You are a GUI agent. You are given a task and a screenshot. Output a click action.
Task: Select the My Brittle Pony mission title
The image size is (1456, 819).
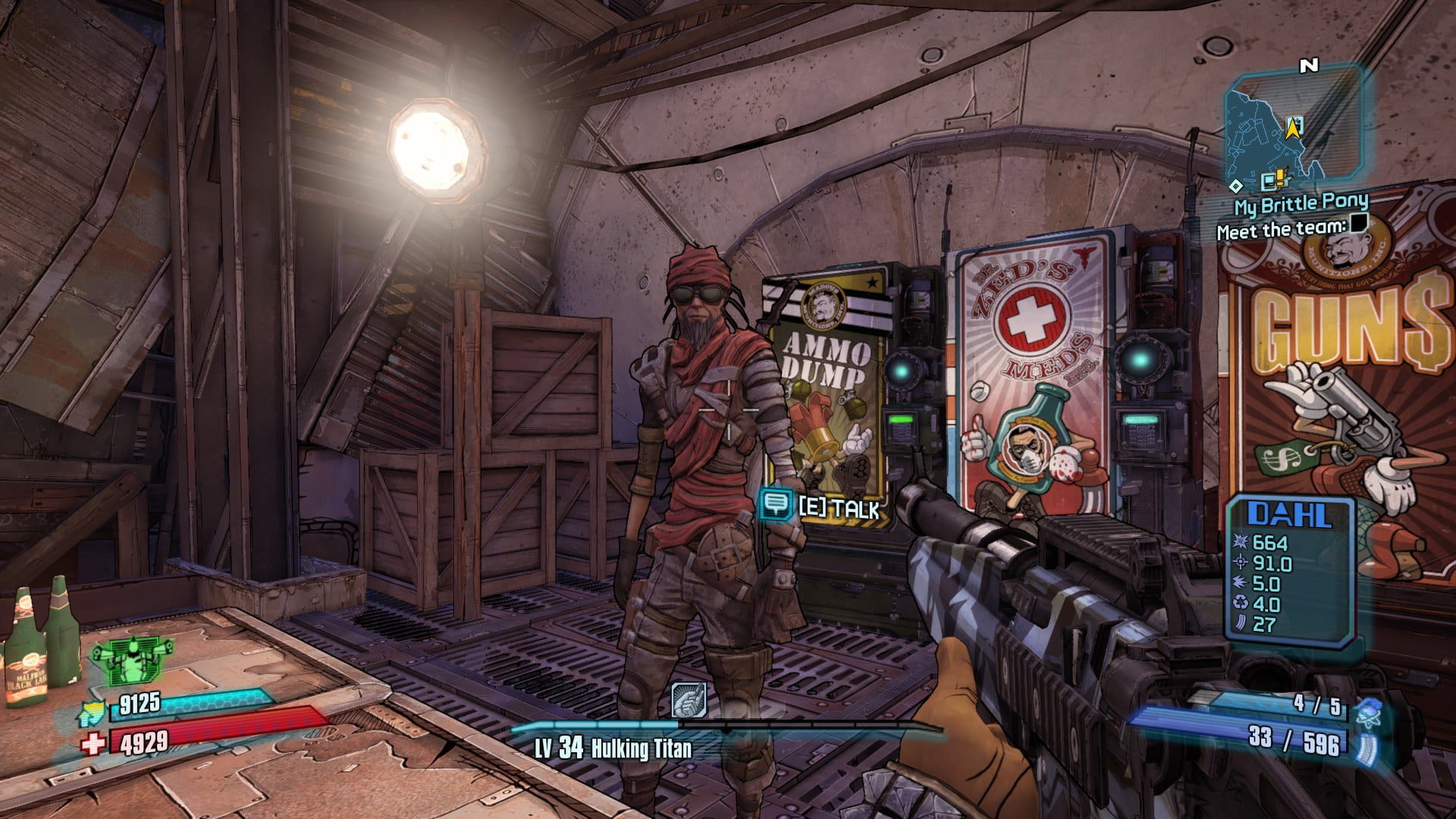[1301, 203]
